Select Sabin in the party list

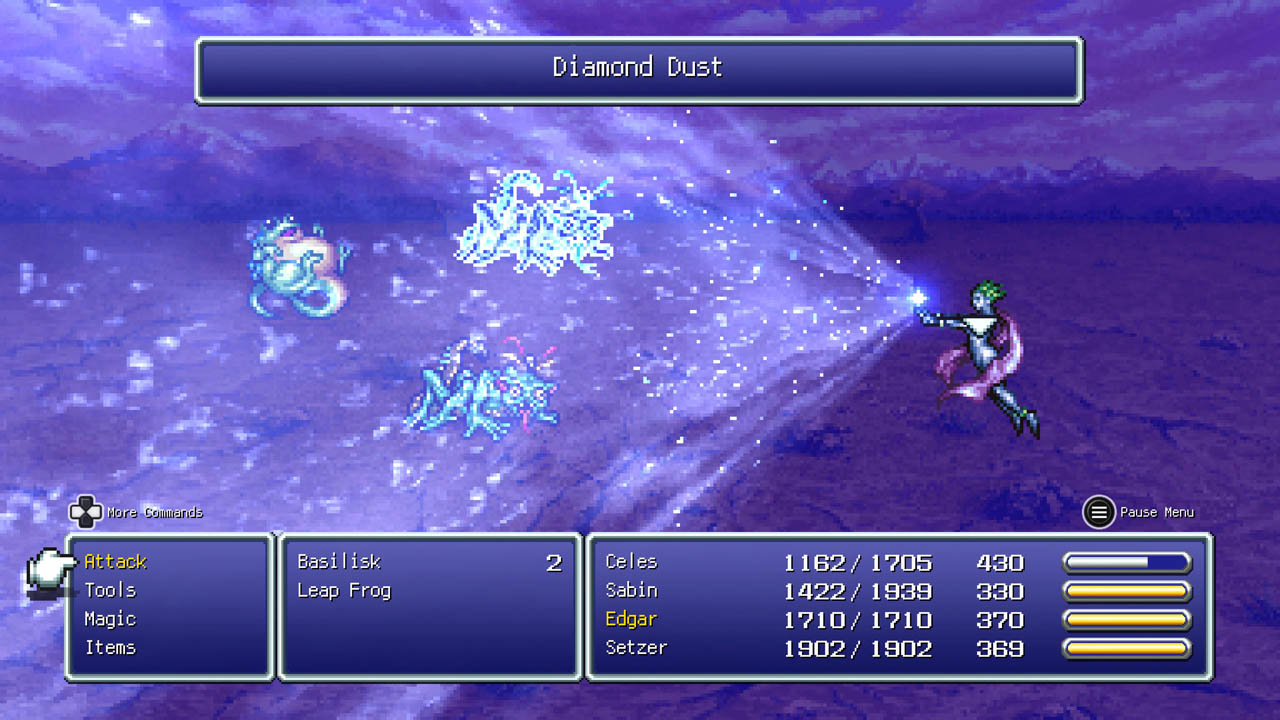point(631,591)
